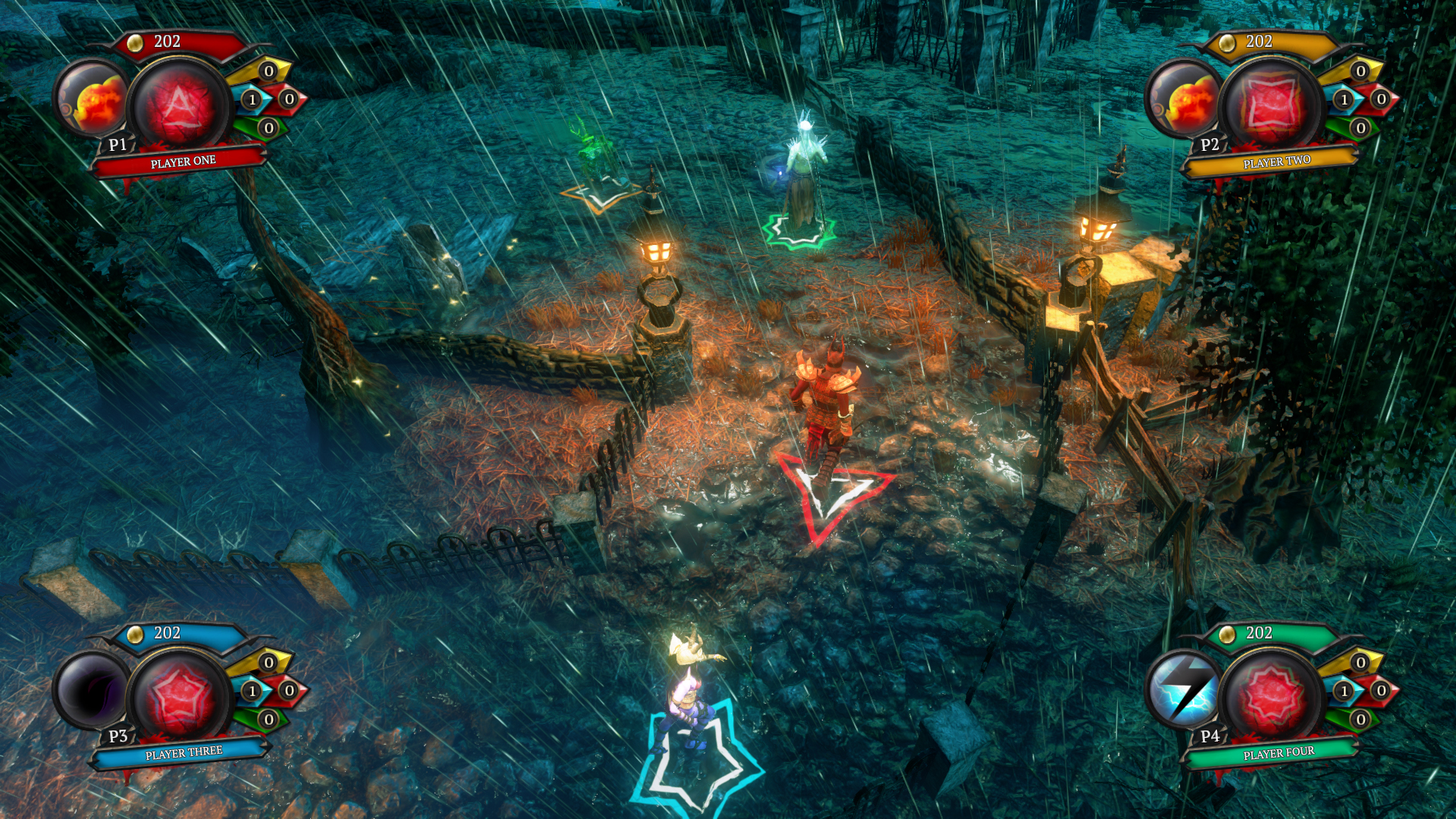Select Player One's red triangle emblem
Image resolution: width=1456 pixels, height=819 pixels.
[x=179, y=104]
